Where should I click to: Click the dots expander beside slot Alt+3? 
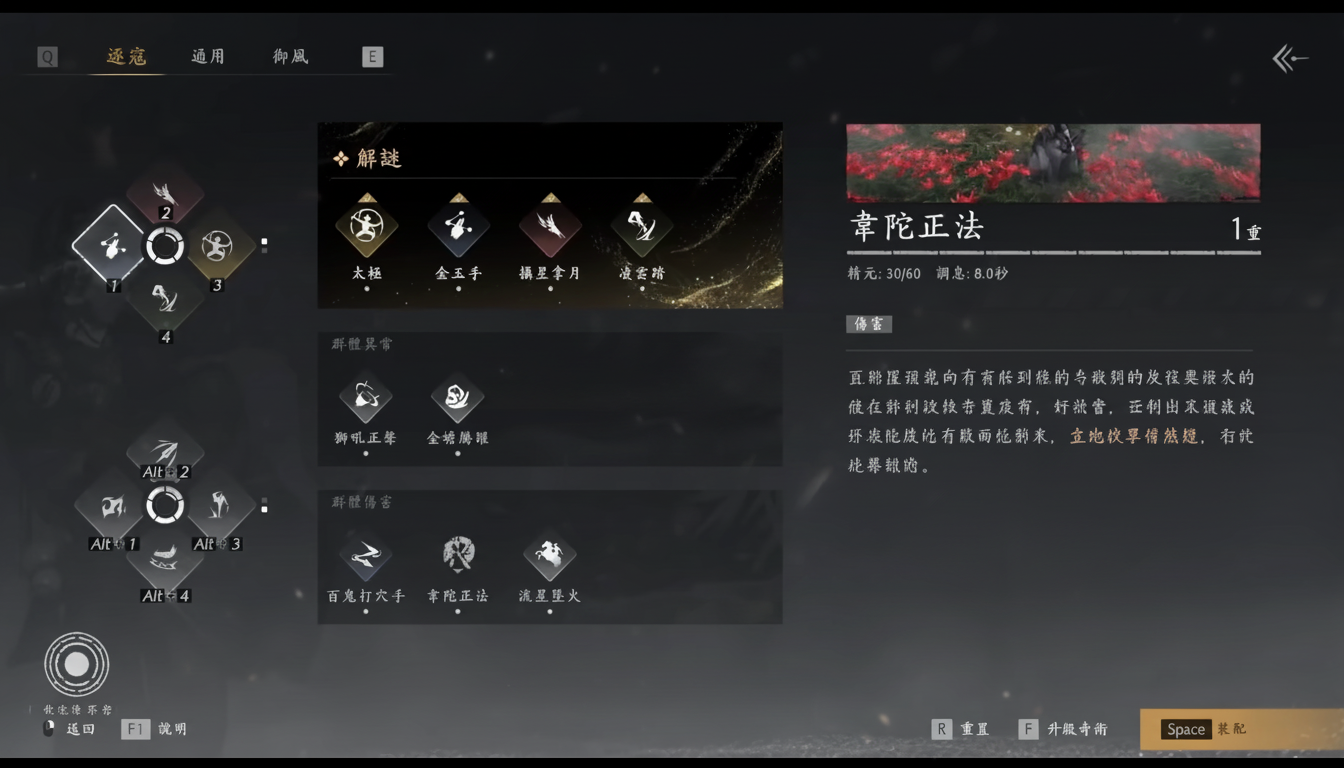click(265, 505)
